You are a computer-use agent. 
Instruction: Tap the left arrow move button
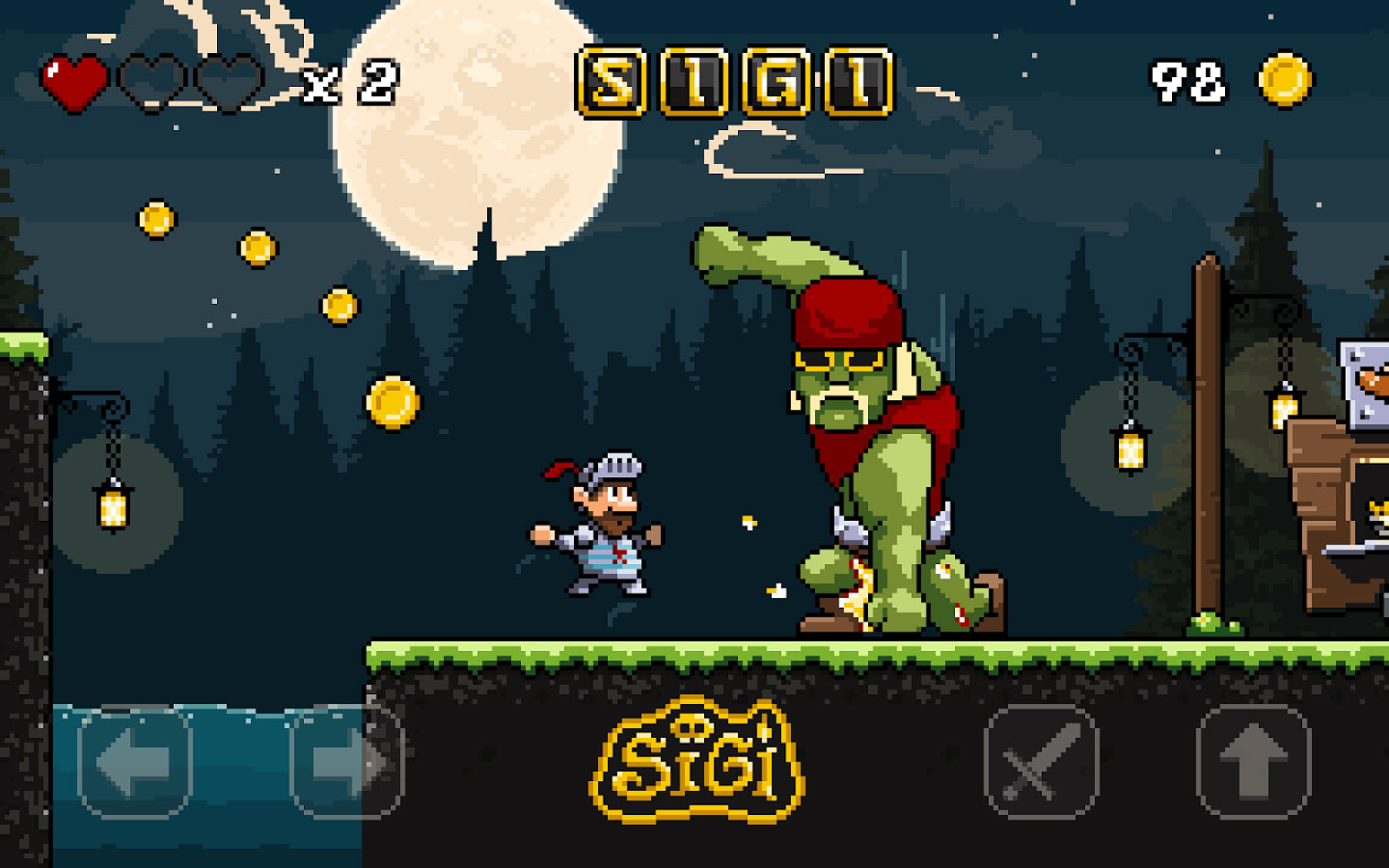click(134, 763)
